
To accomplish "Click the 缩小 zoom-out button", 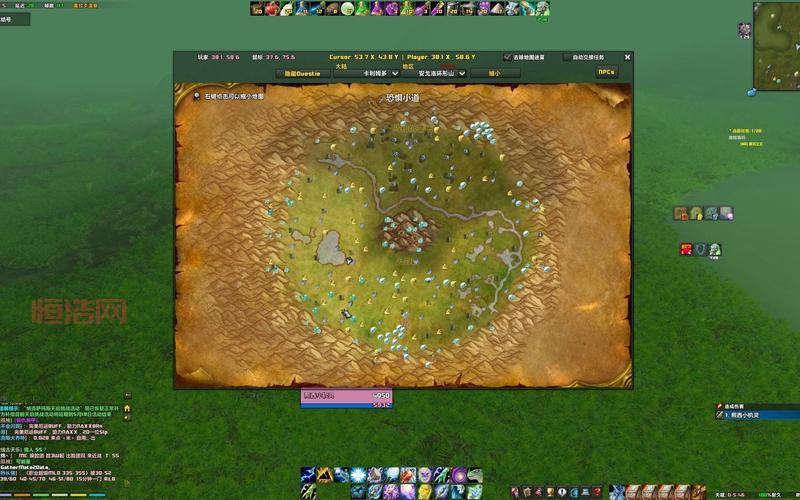I will point(494,73).
